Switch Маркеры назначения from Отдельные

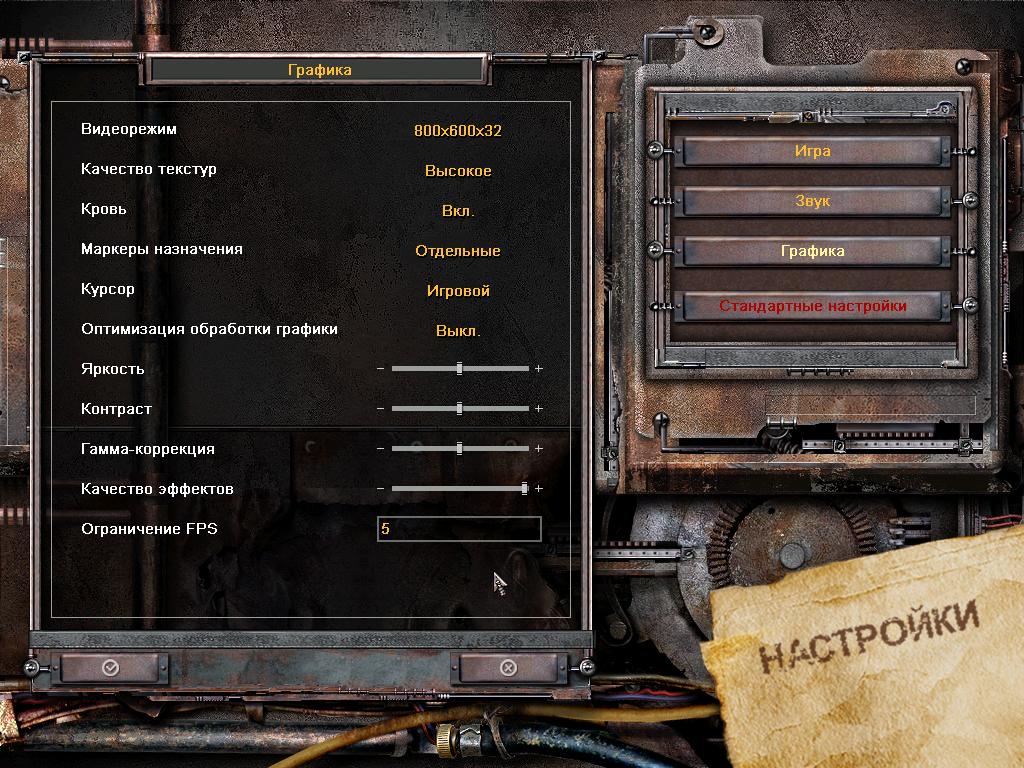(x=458, y=251)
